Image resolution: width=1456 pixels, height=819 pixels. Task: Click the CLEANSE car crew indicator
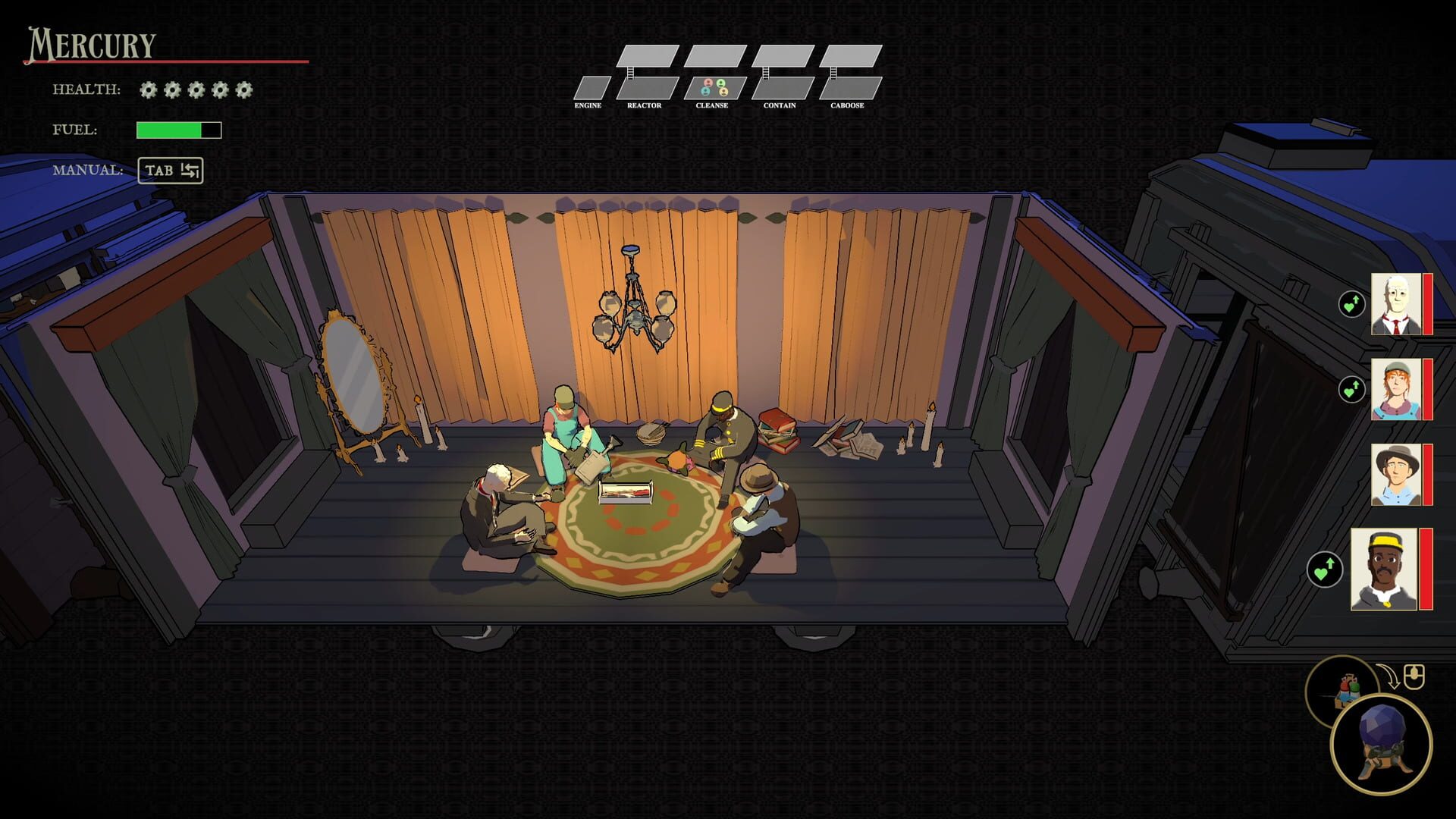click(x=714, y=87)
